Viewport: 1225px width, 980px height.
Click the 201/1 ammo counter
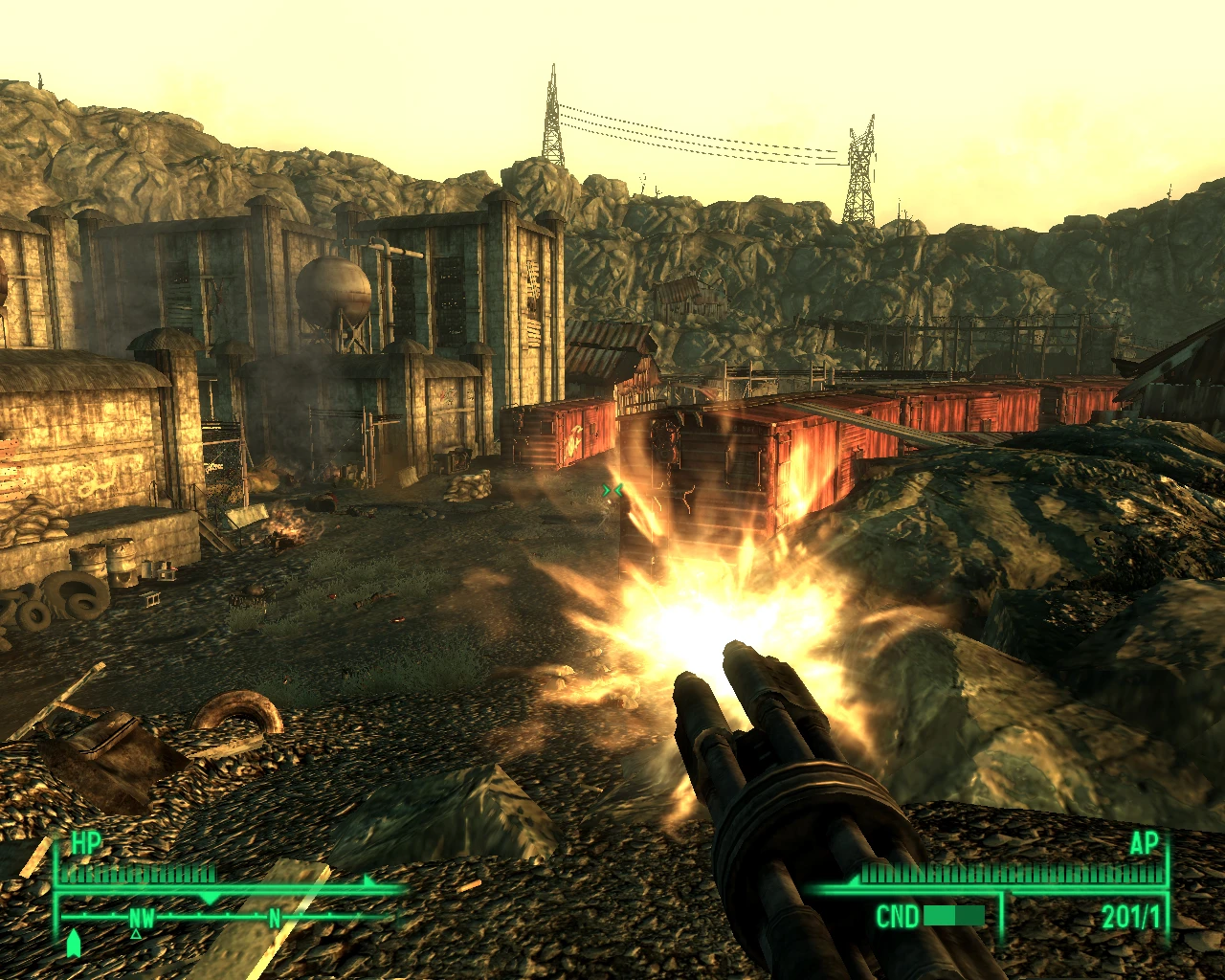pos(1131,916)
